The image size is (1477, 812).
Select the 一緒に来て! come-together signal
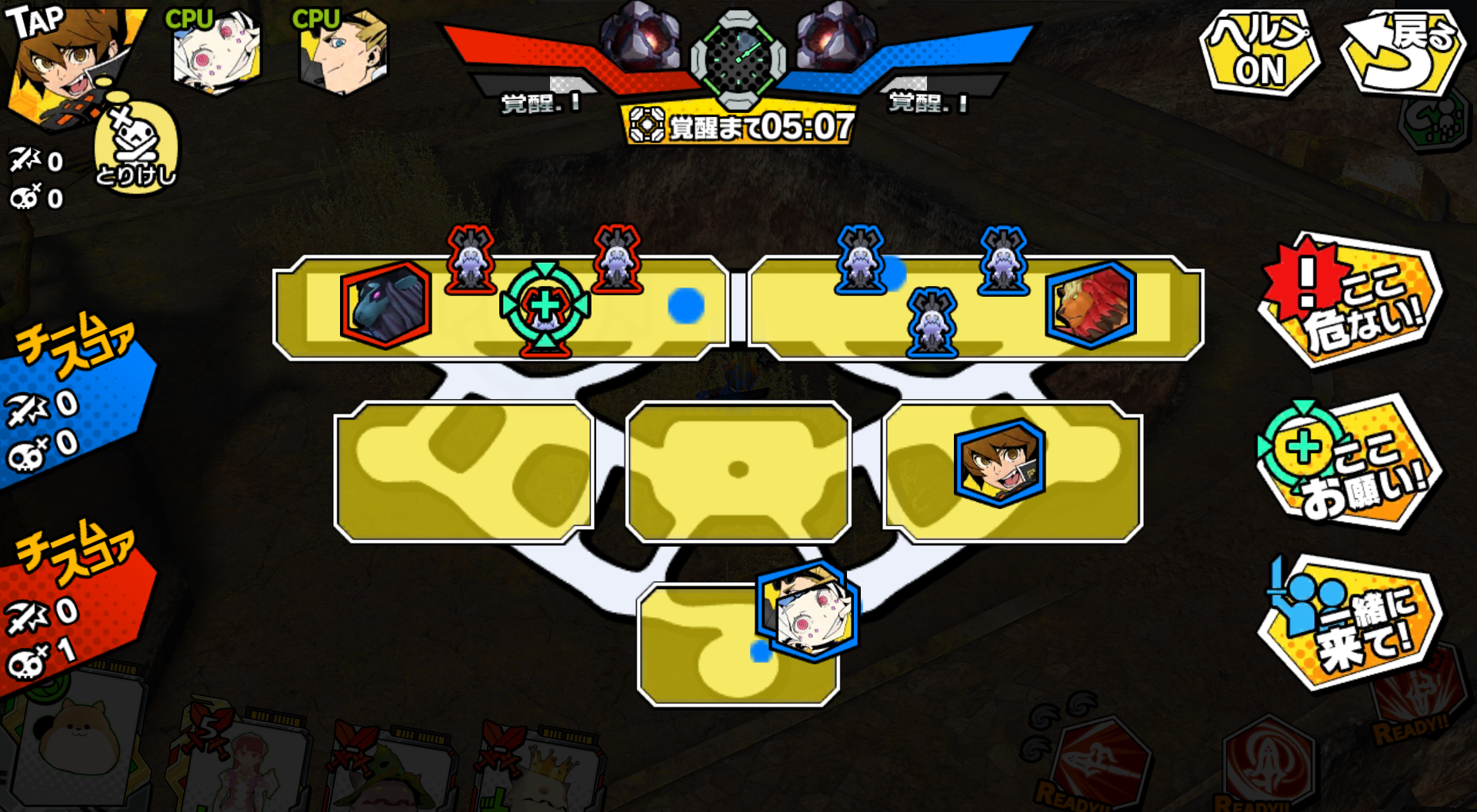pyautogui.click(x=1351, y=623)
